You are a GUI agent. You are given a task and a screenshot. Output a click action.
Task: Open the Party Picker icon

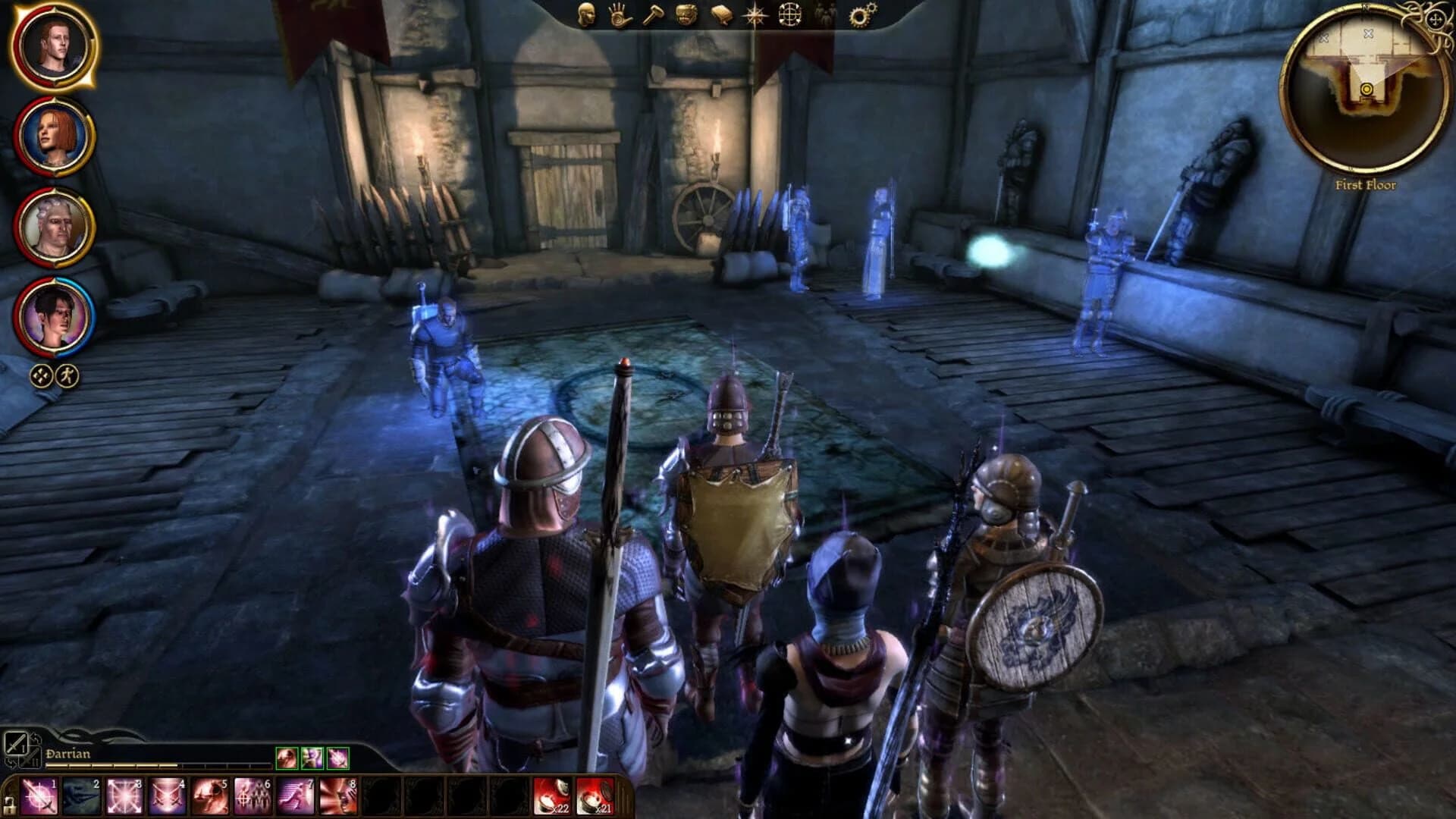(824, 17)
